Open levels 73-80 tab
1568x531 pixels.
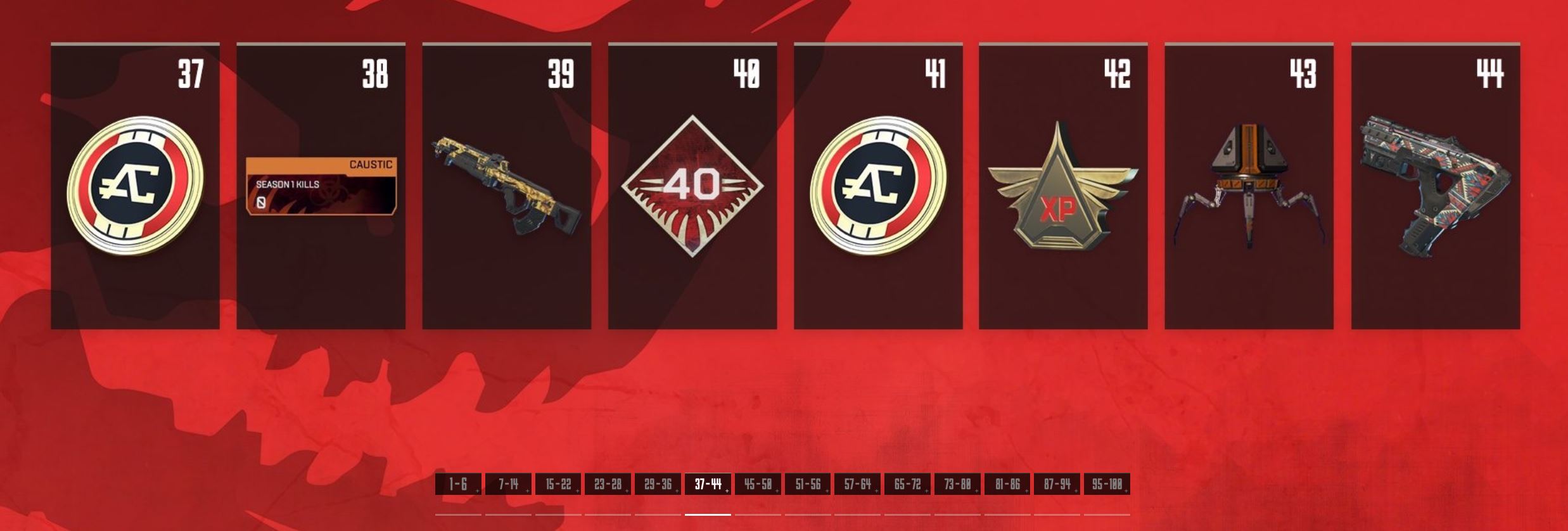pos(957,485)
